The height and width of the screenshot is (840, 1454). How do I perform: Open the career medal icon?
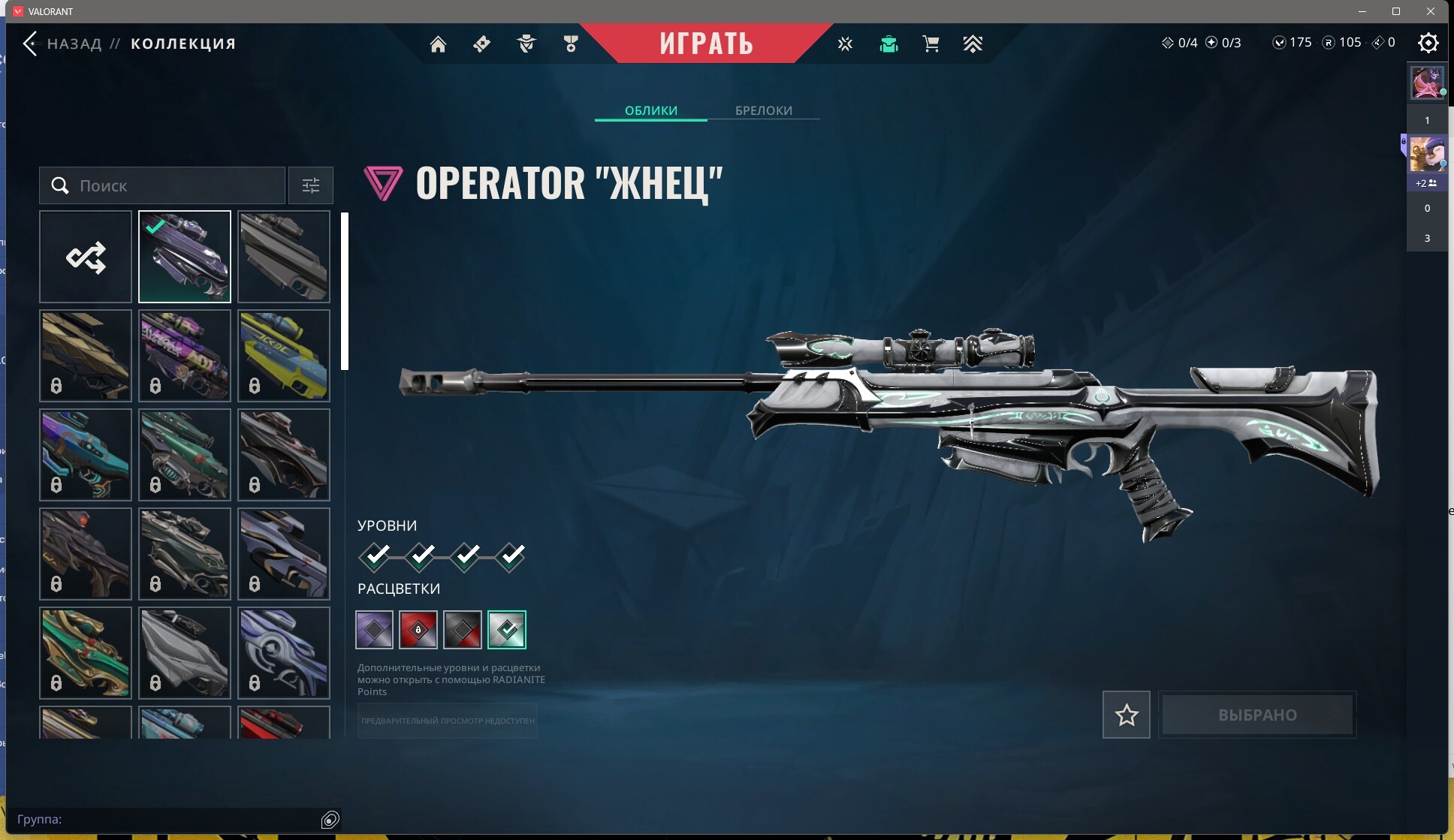point(570,44)
